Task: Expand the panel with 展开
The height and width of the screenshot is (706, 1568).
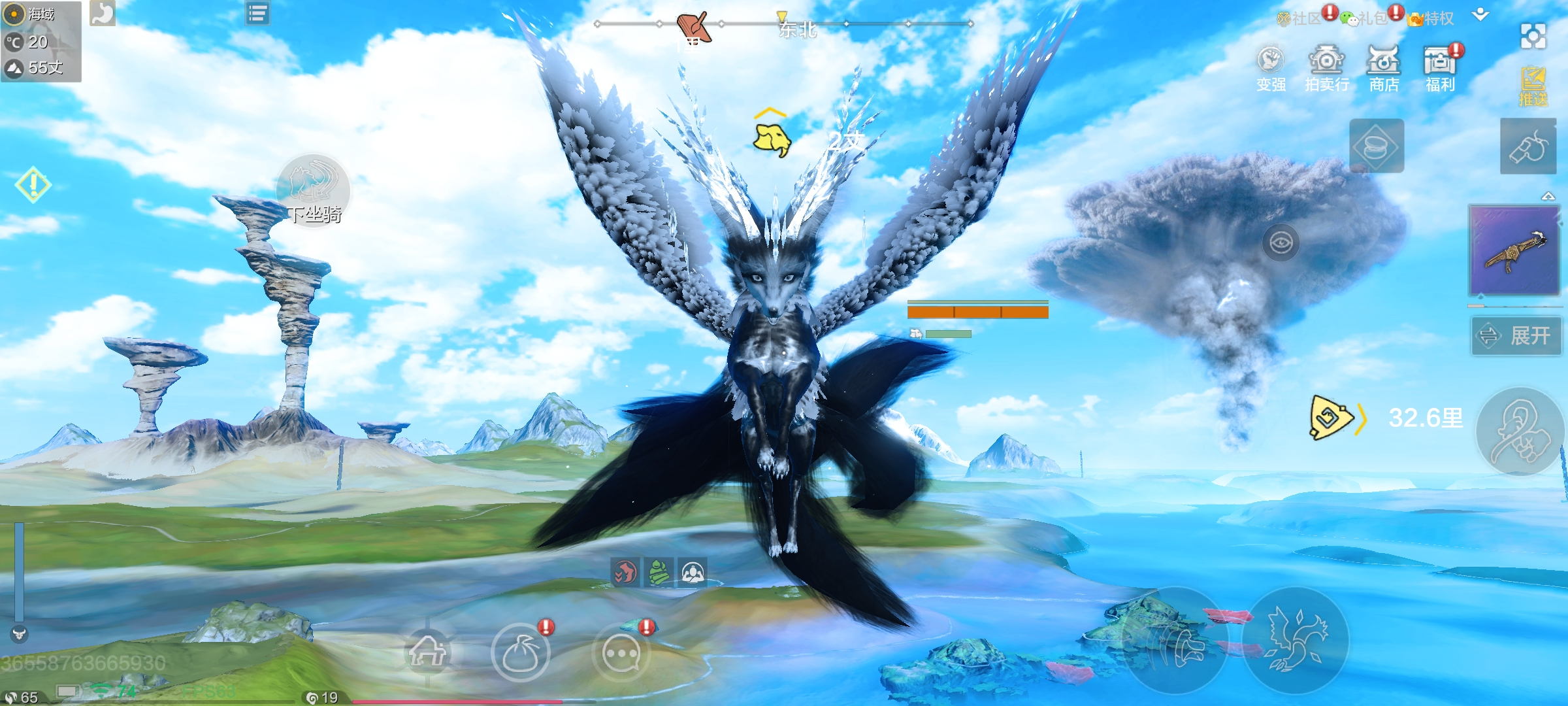Action: (1516, 336)
